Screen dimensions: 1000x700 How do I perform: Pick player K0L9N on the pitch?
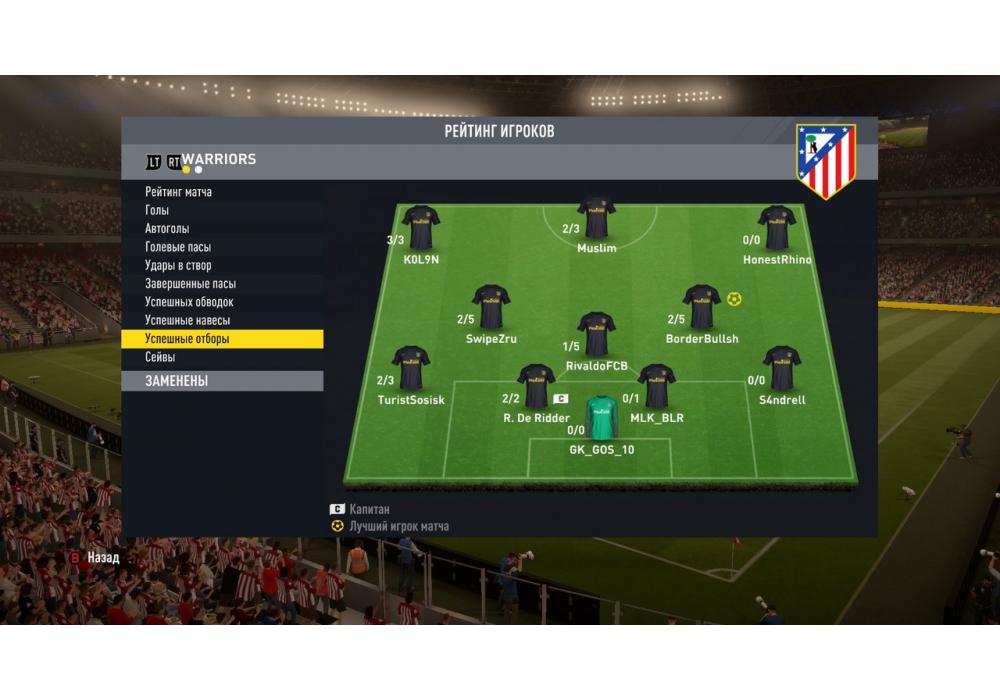pos(421,228)
